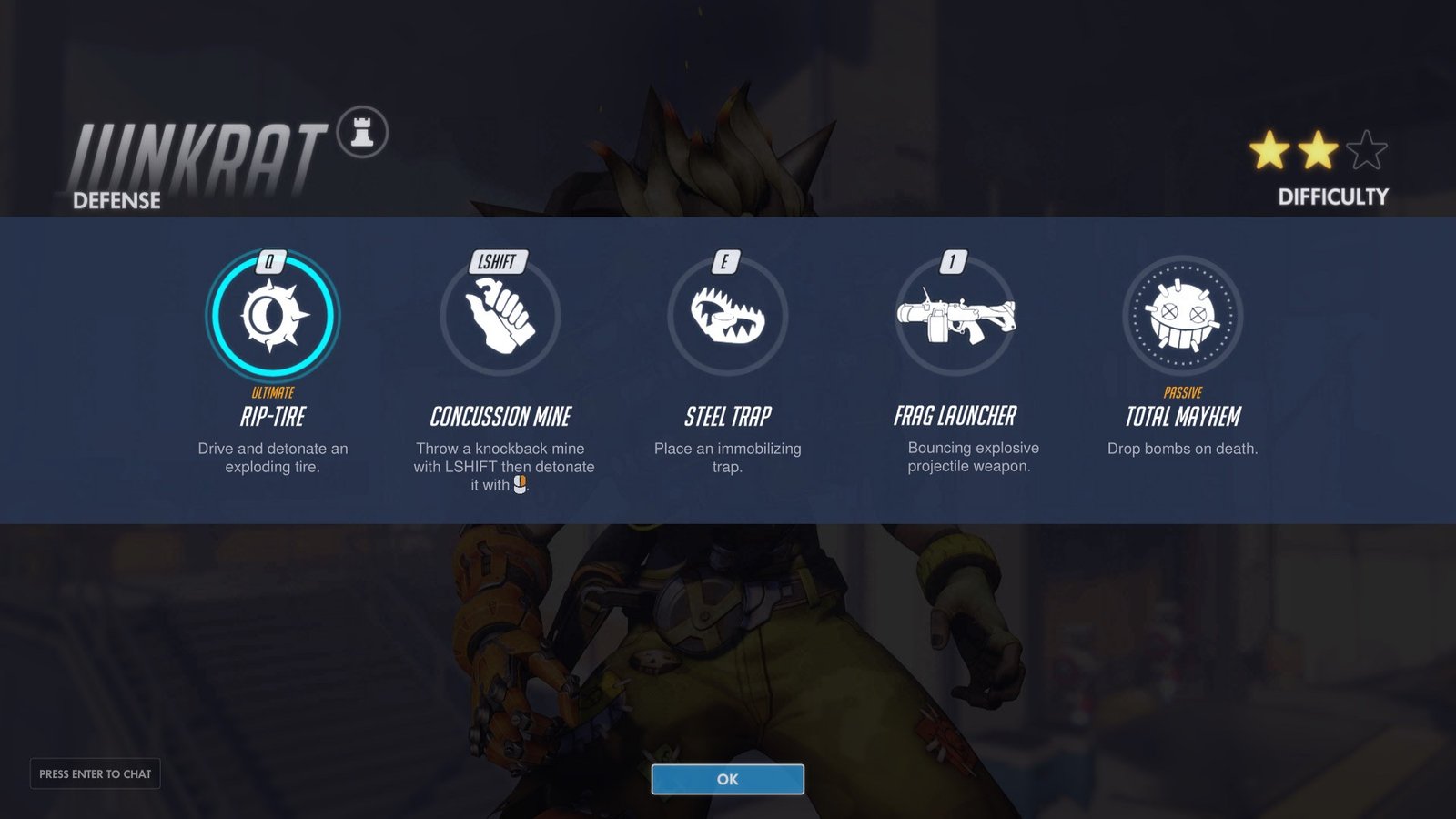
Task: Click the Total Mayhem passive icon
Action: pyautogui.click(x=1182, y=315)
